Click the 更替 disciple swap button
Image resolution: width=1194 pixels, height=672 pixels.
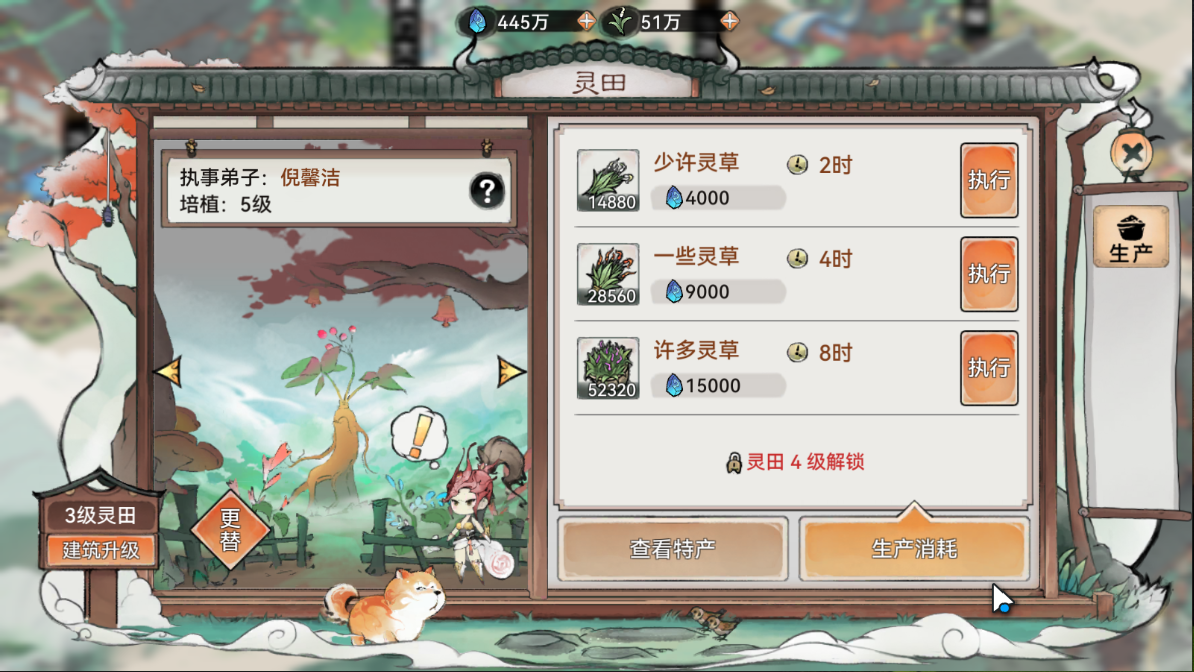[231, 529]
